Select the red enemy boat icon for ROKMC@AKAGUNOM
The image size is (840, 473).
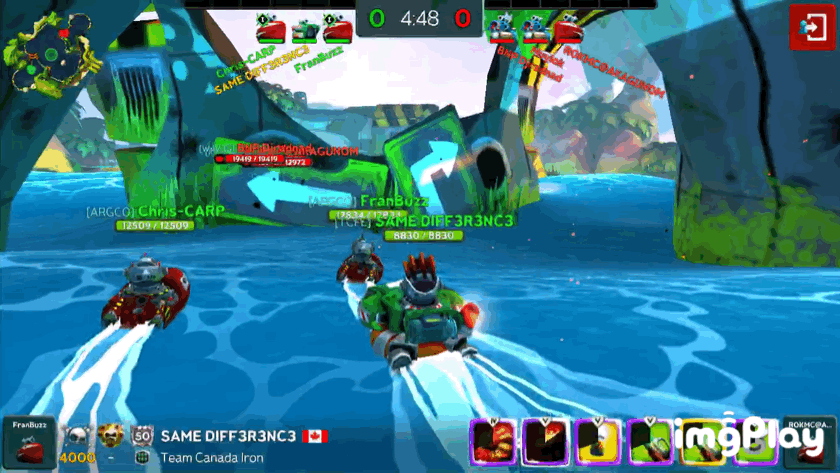point(569,27)
